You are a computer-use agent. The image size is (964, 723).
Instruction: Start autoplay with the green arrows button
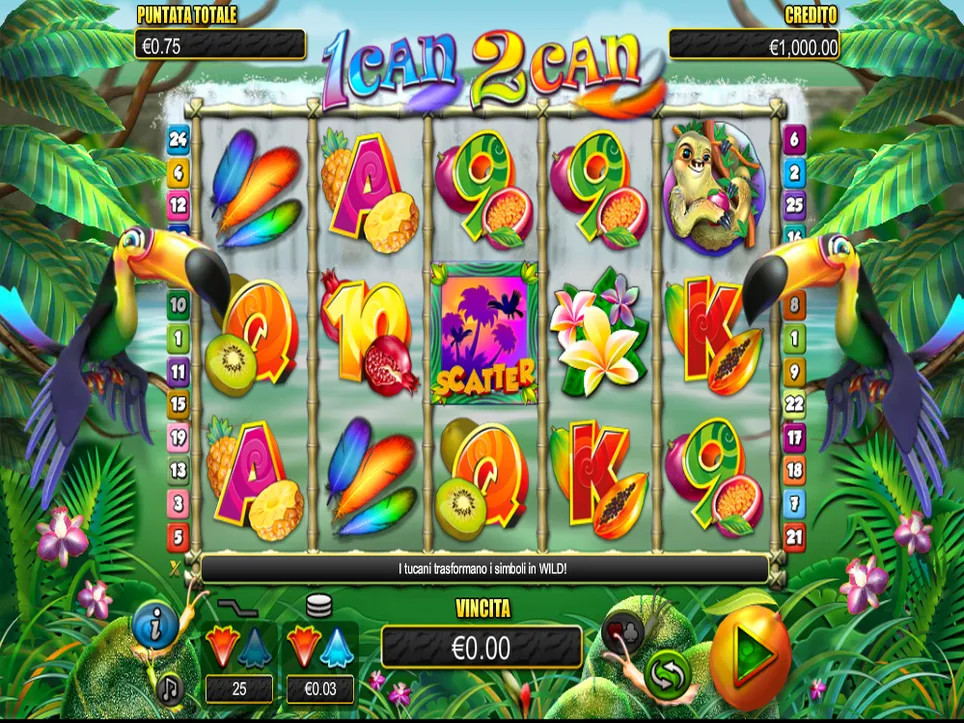pos(667,673)
